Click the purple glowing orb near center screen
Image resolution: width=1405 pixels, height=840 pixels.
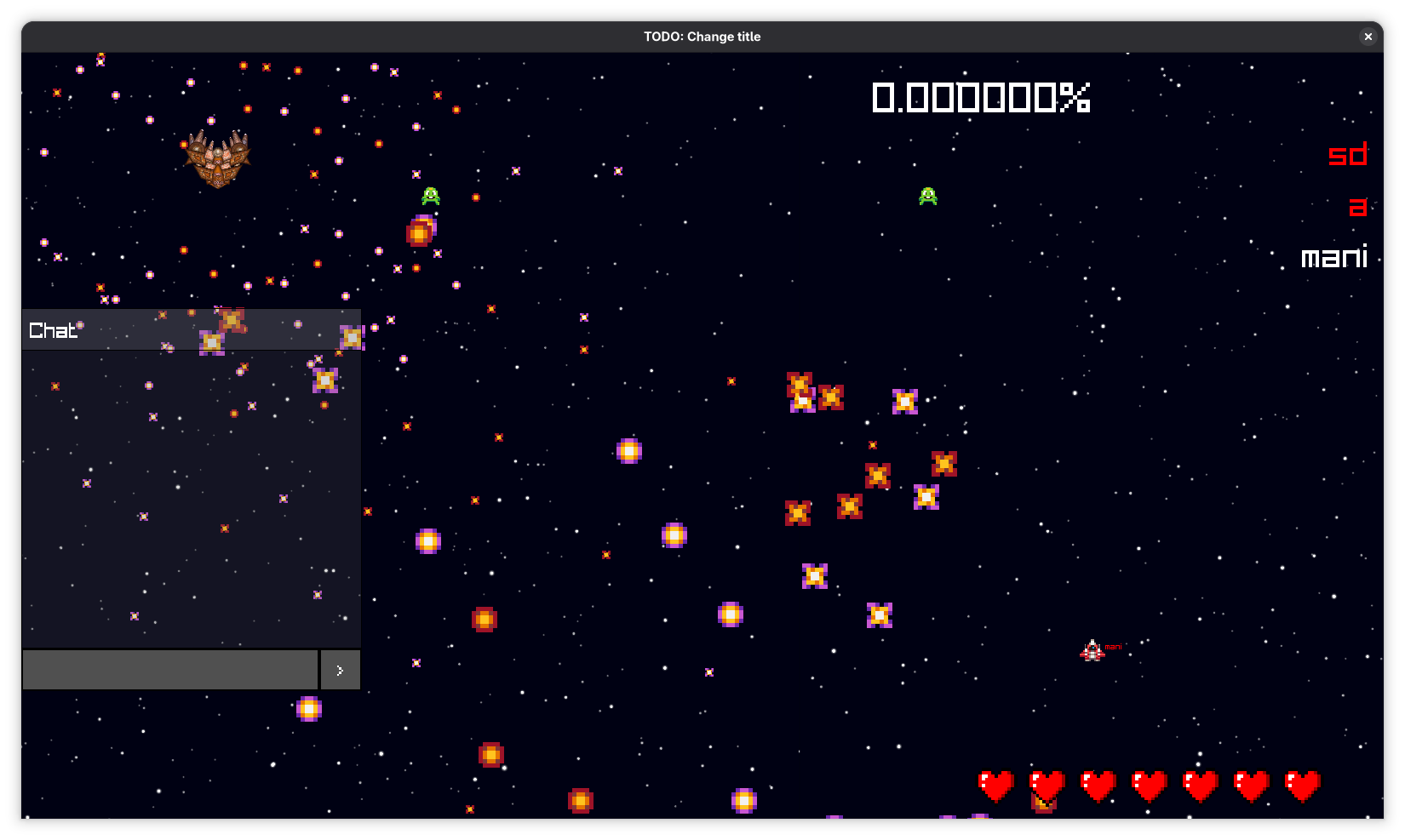click(x=629, y=450)
